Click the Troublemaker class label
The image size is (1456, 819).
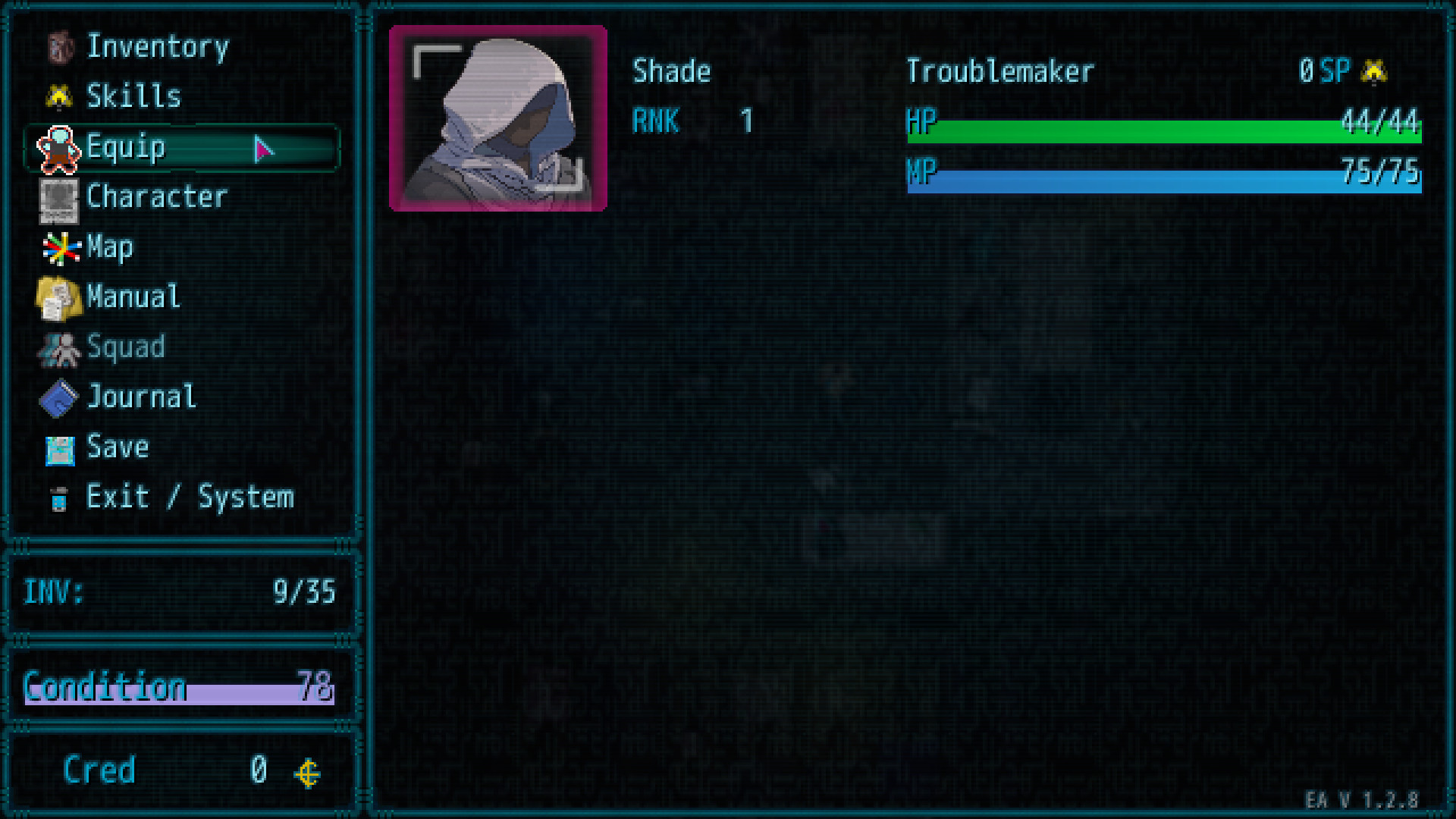[x=1000, y=71]
